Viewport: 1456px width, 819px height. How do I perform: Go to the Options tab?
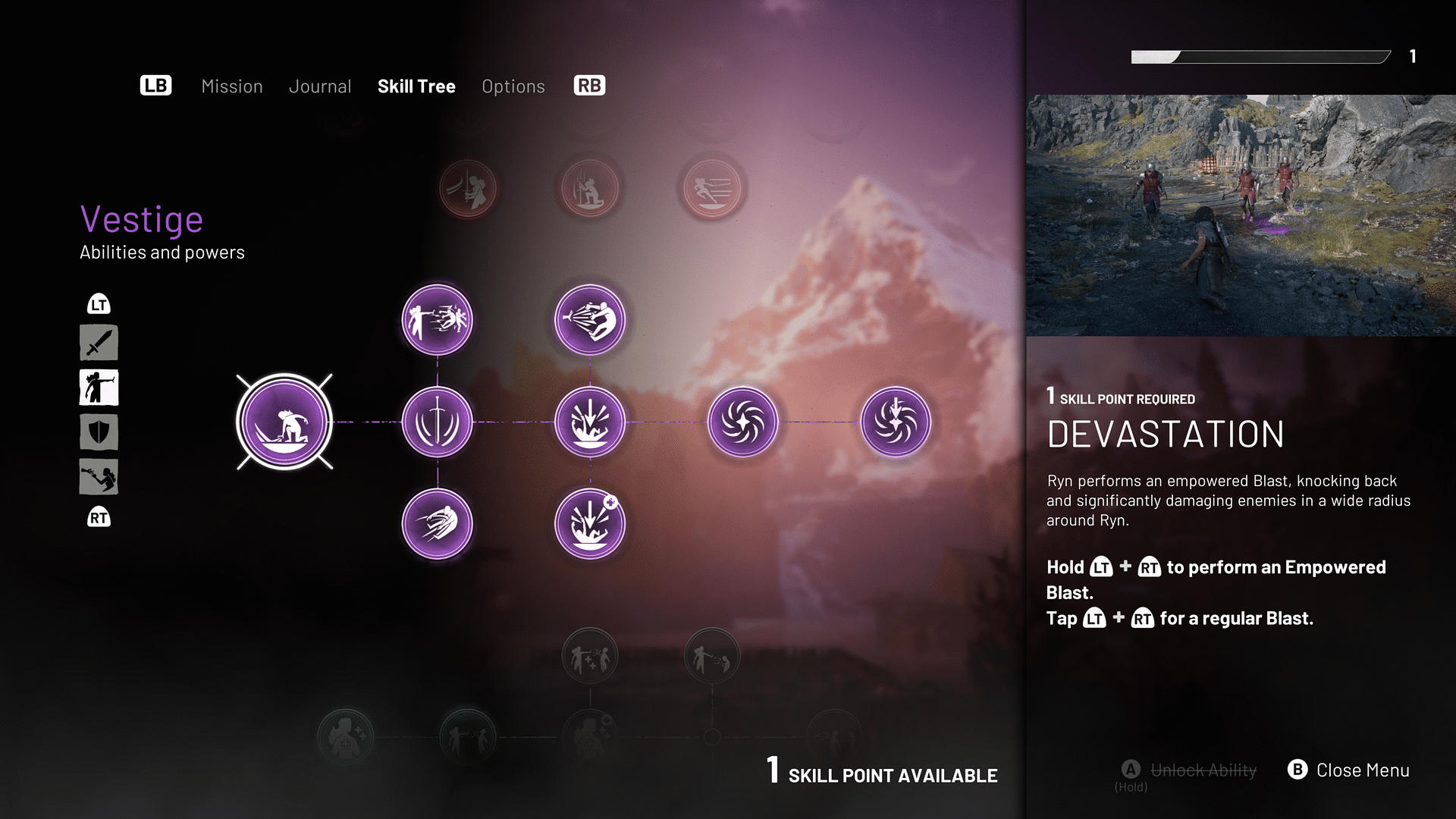coord(513,86)
